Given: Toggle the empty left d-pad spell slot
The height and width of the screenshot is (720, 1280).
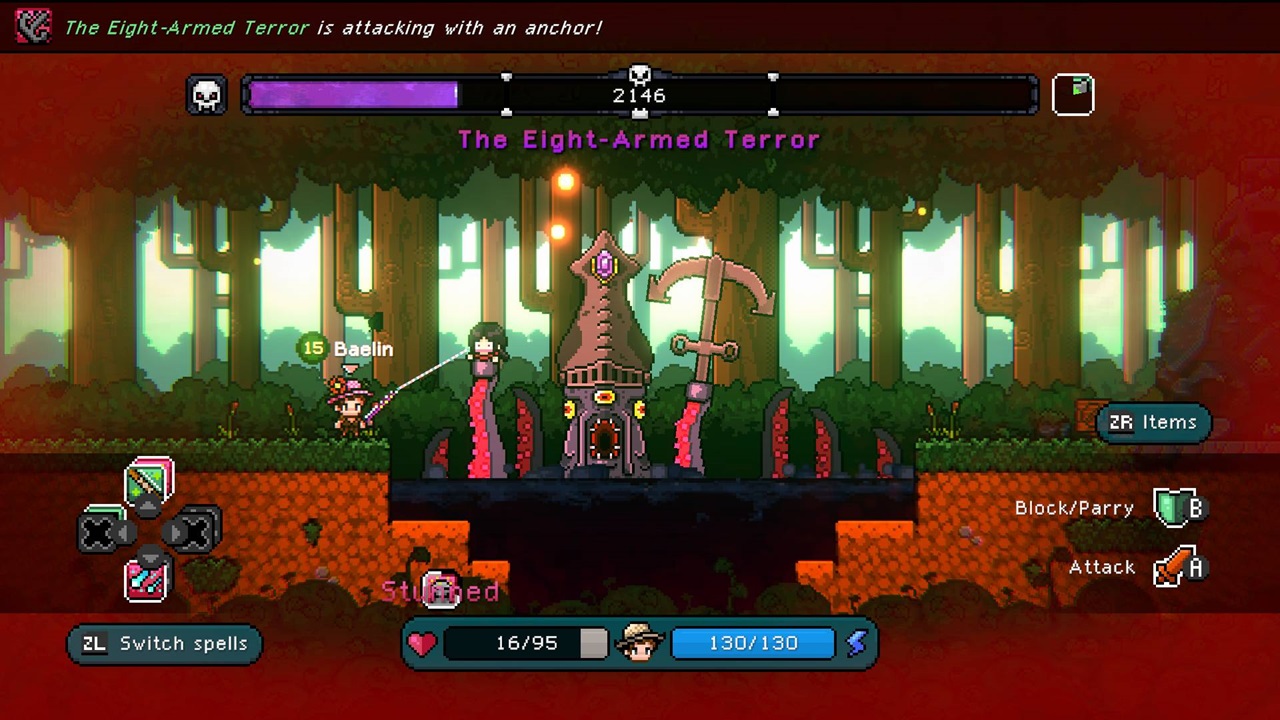Looking at the screenshot, I should tap(101, 531).
